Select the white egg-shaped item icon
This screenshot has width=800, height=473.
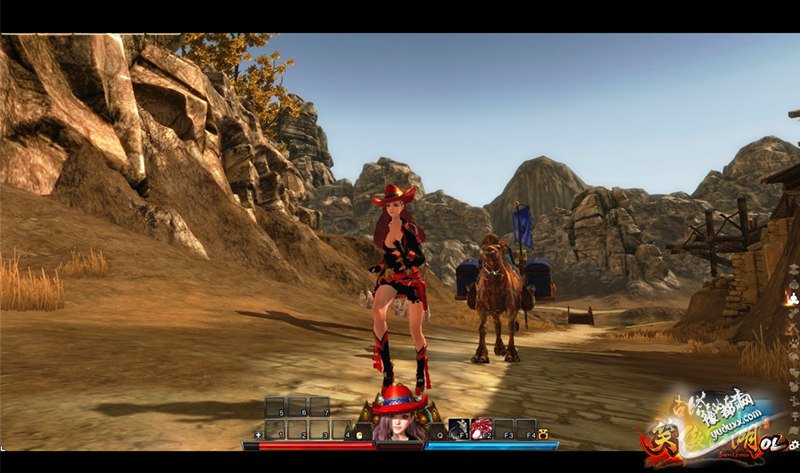[360, 434]
